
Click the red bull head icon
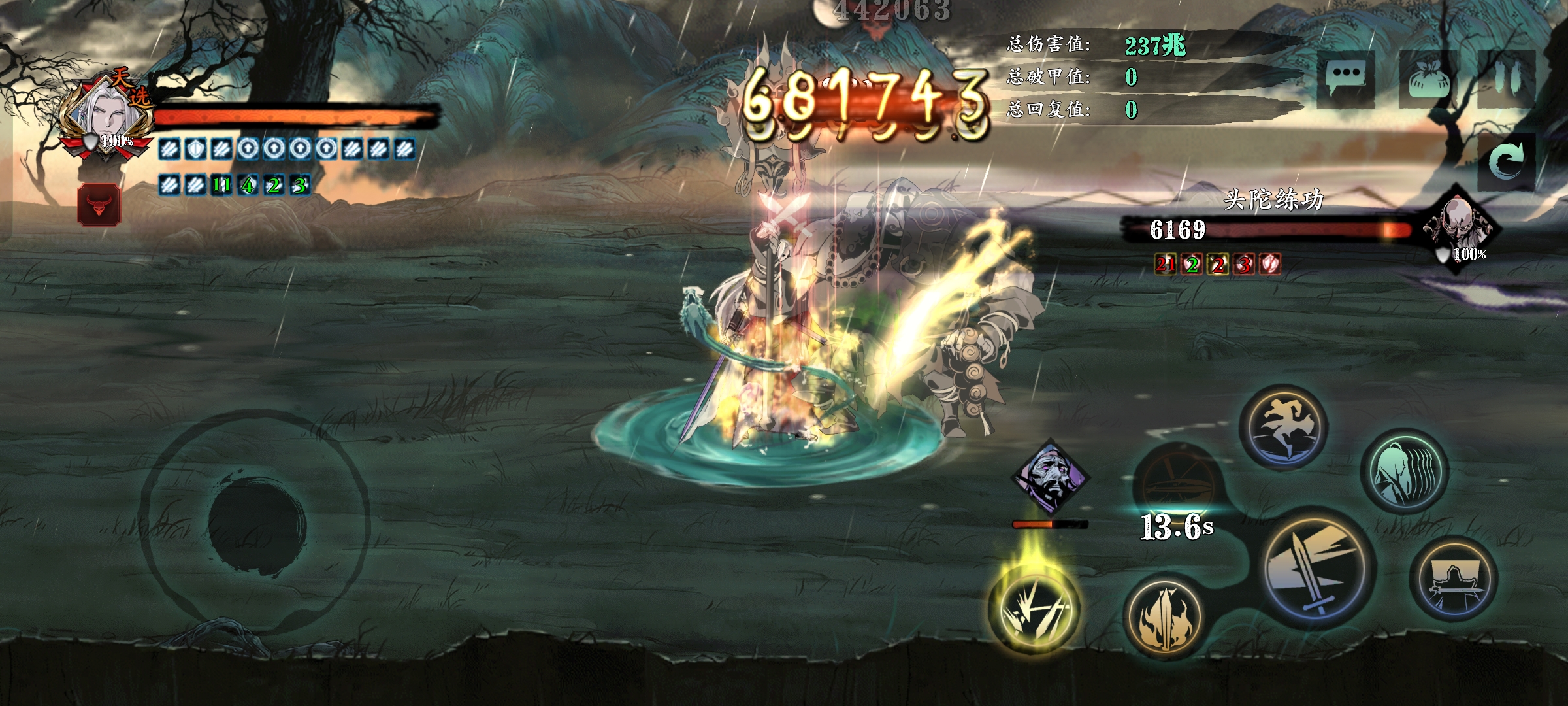[x=99, y=205]
